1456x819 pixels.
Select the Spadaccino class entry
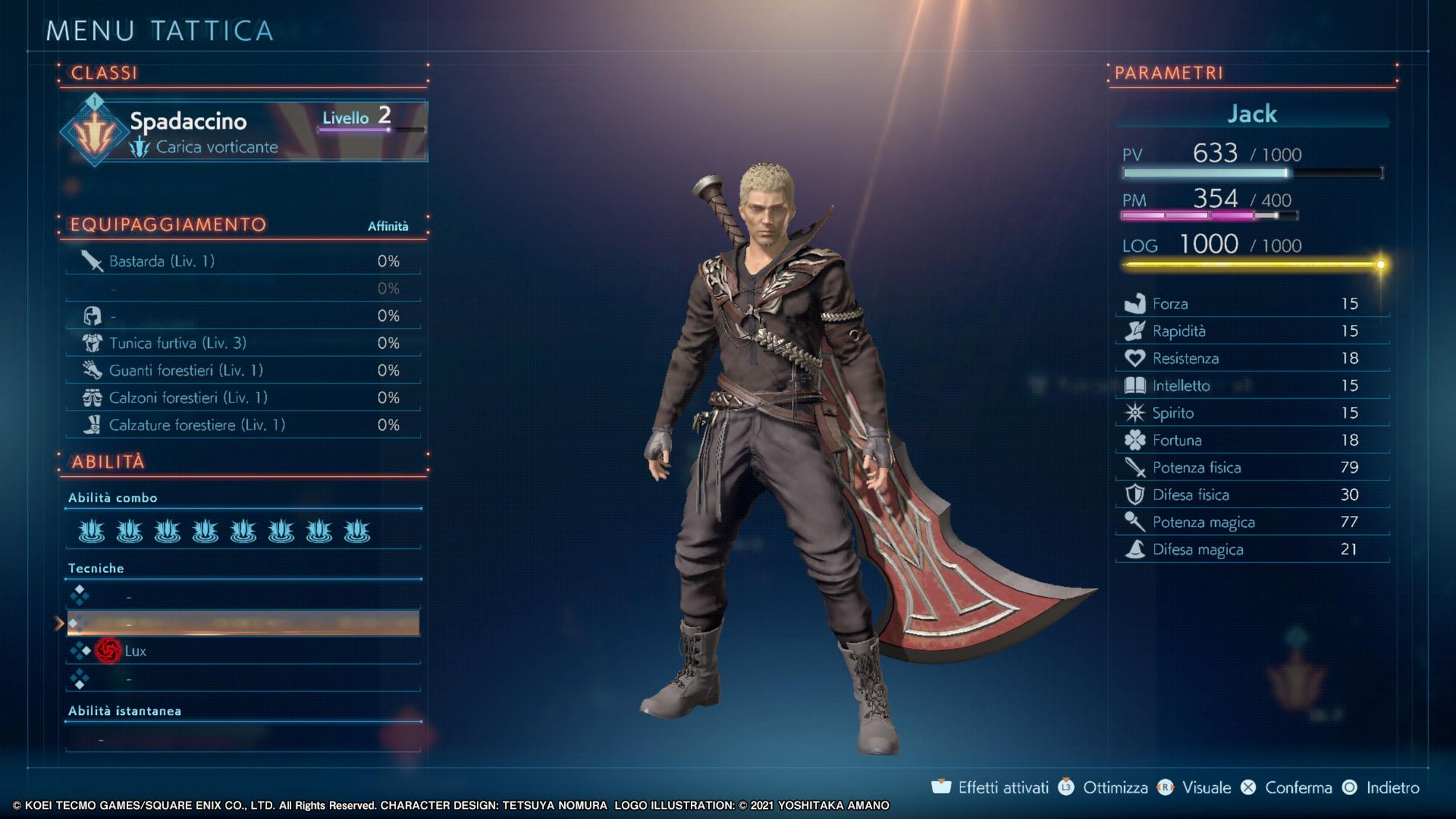[244, 131]
